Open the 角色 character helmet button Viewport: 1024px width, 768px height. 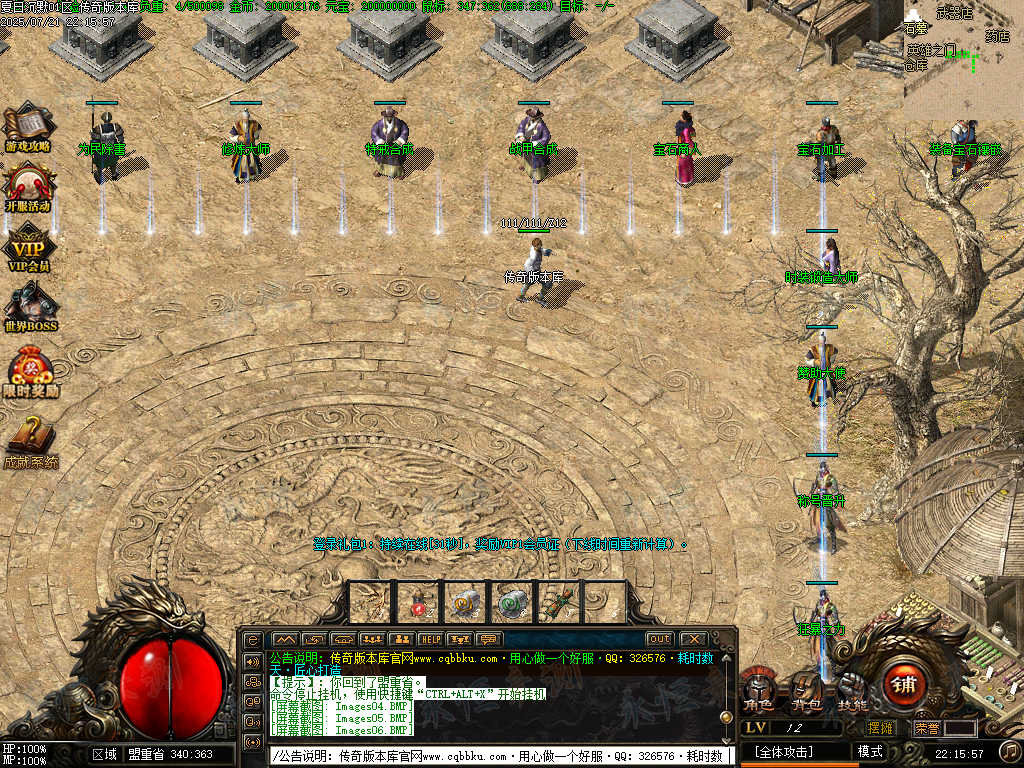click(758, 689)
